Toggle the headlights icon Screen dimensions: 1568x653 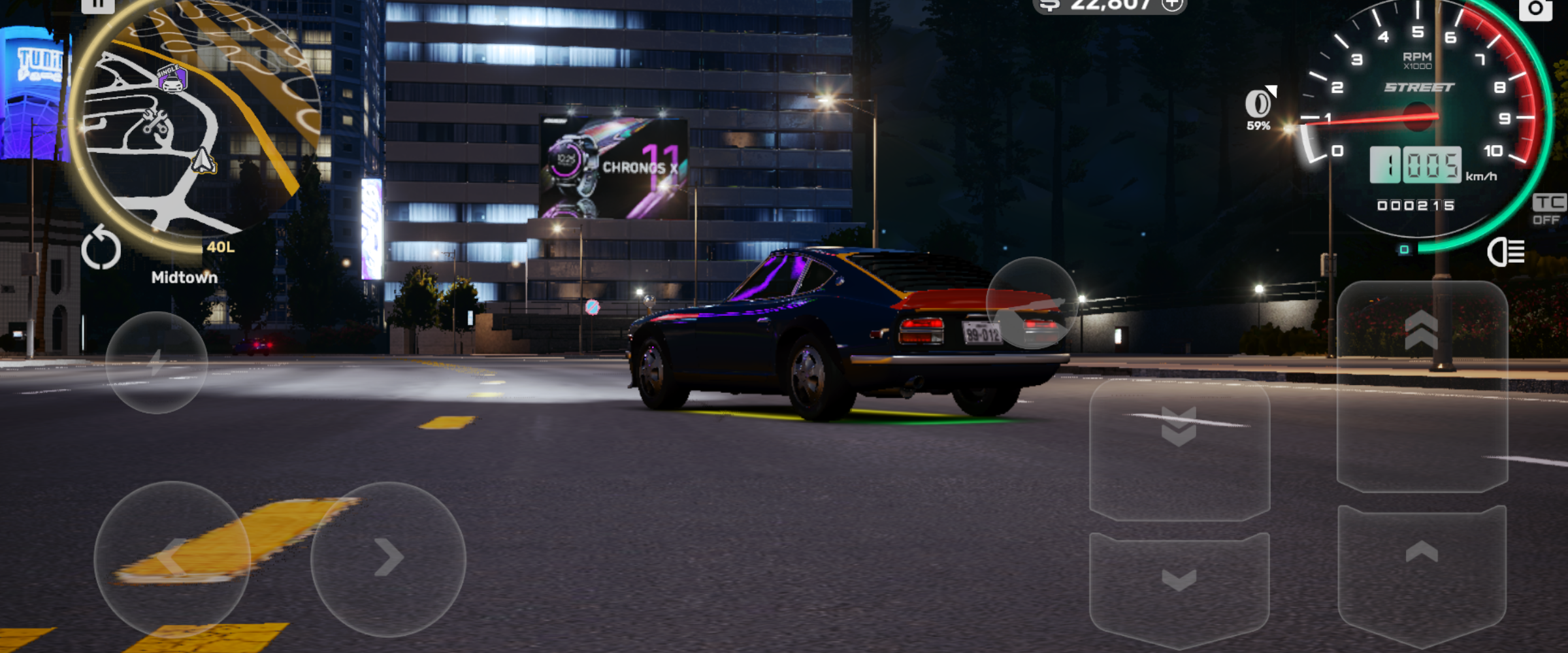point(1506,252)
